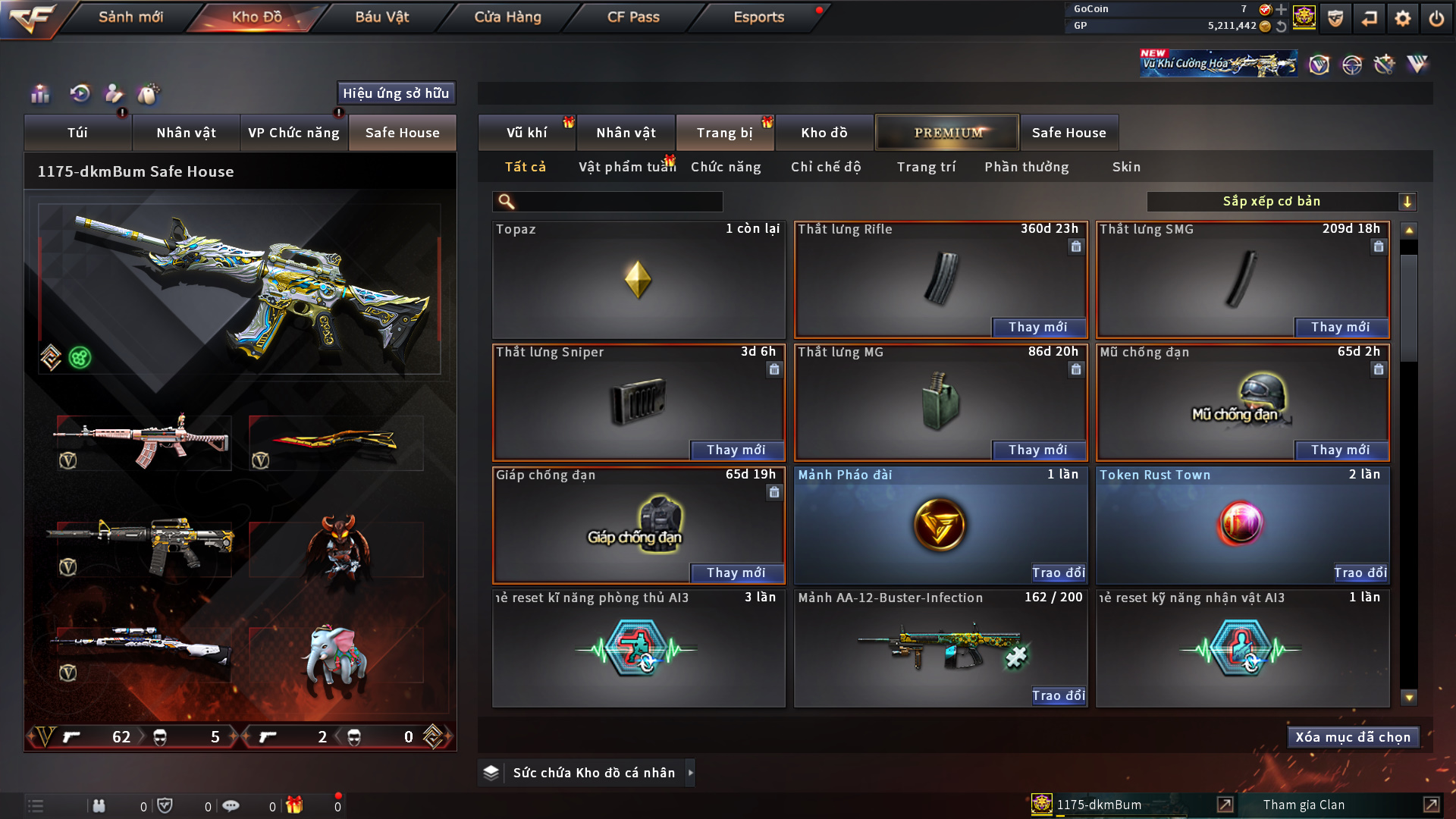Exchange the Mảnh Pháo đài item
Image resolution: width=1456 pixels, height=819 pixels.
1058,573
